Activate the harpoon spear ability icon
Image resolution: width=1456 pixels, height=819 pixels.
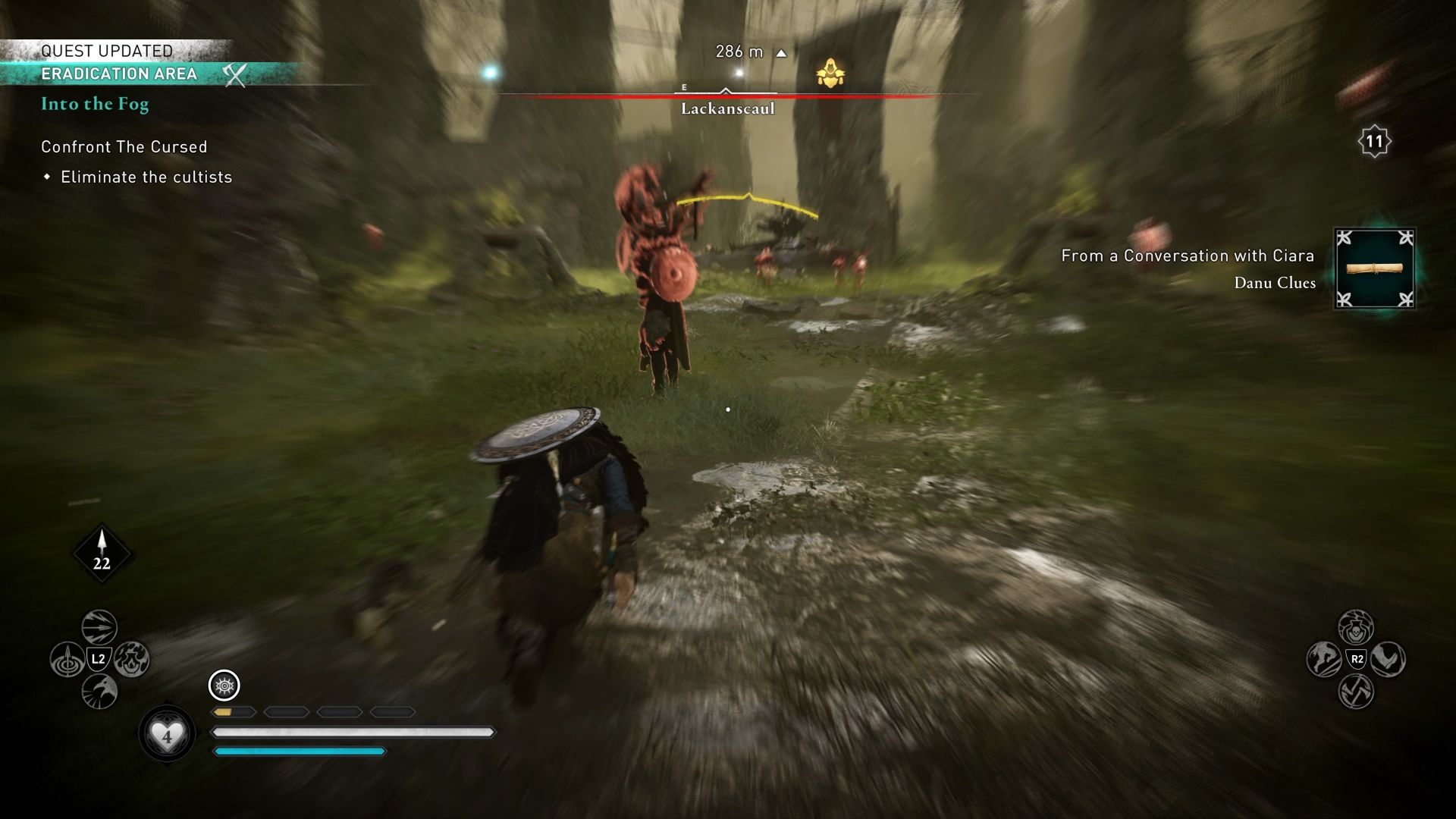click(x=68, y=658)
